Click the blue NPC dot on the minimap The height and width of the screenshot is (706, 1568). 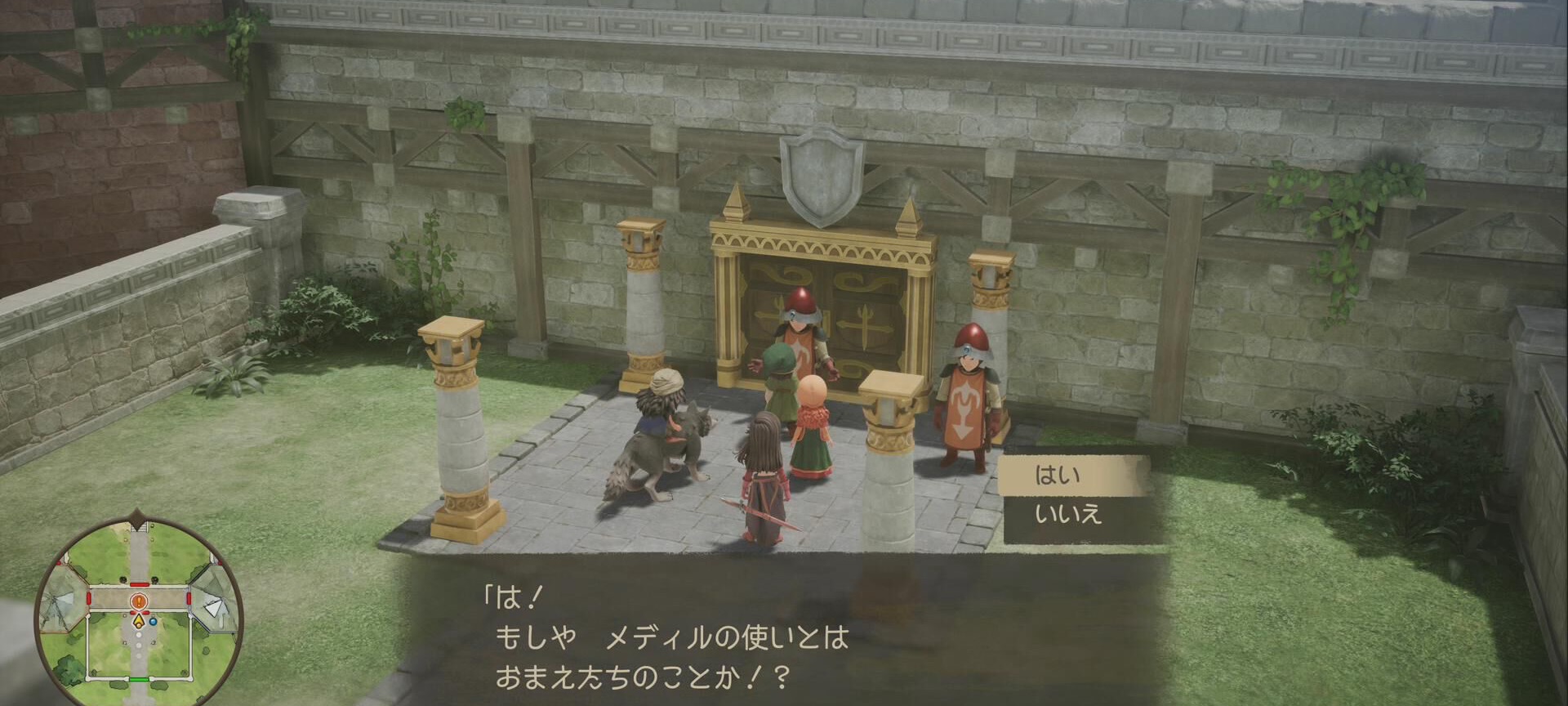click(x=153, y=622)
